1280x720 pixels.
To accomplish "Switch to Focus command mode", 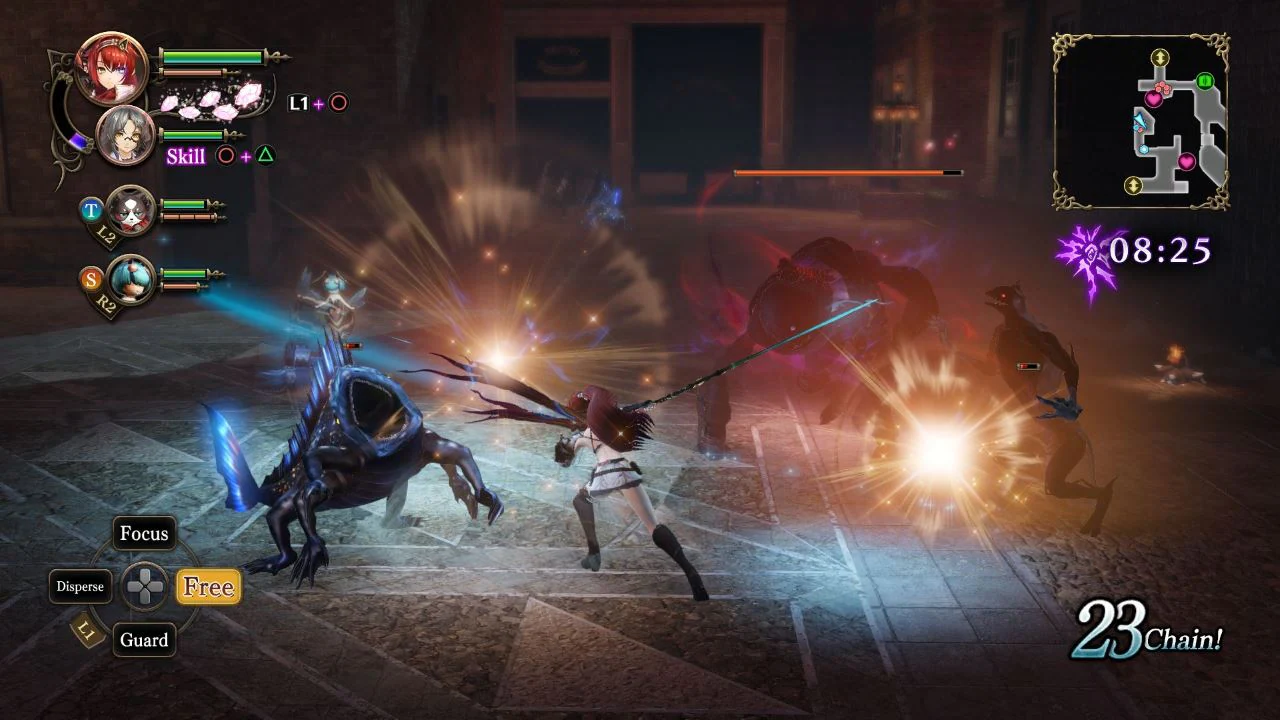I will 144,533.
